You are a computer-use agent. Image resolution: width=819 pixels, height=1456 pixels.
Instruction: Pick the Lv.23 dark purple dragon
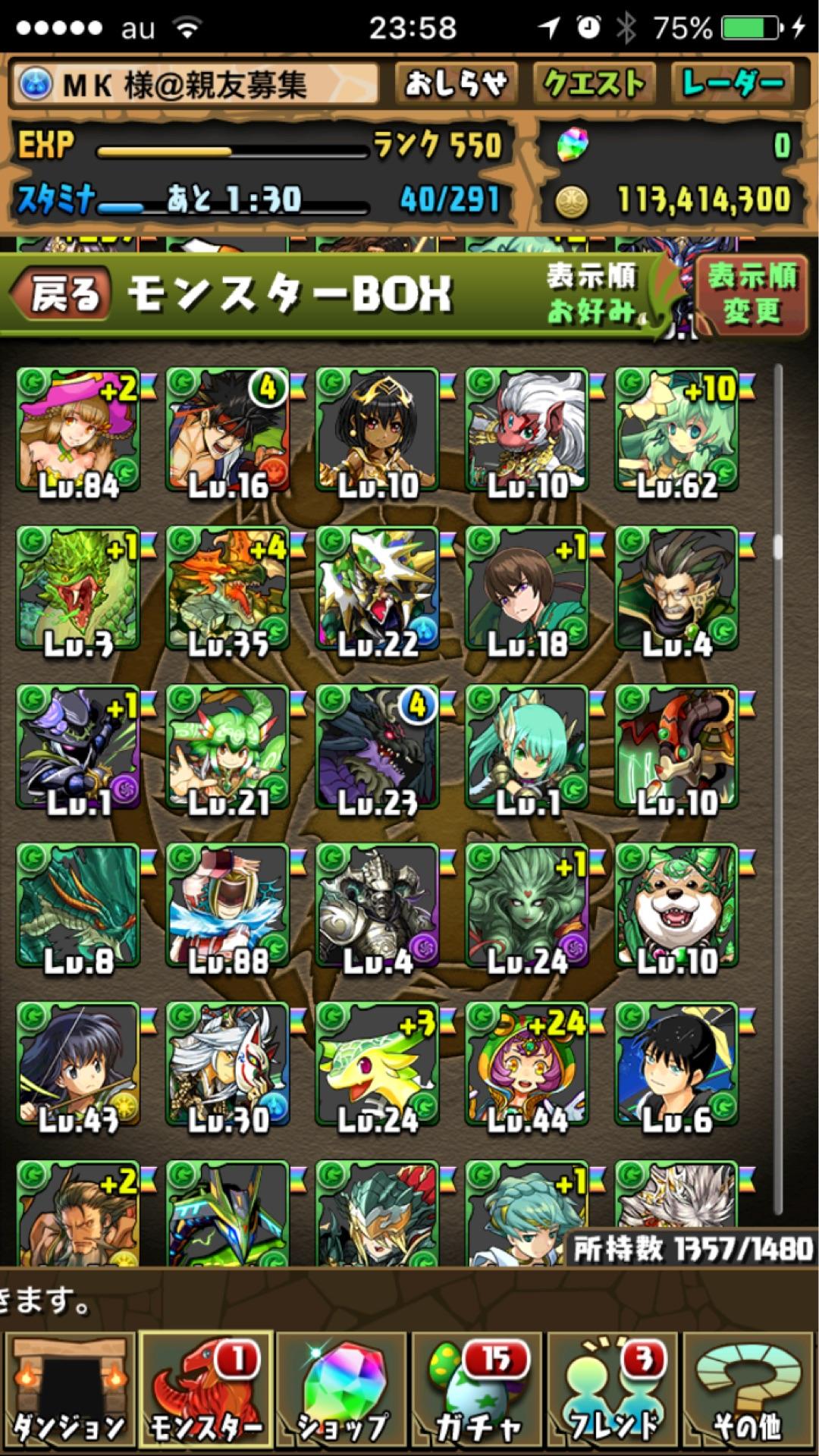point(377,748)
